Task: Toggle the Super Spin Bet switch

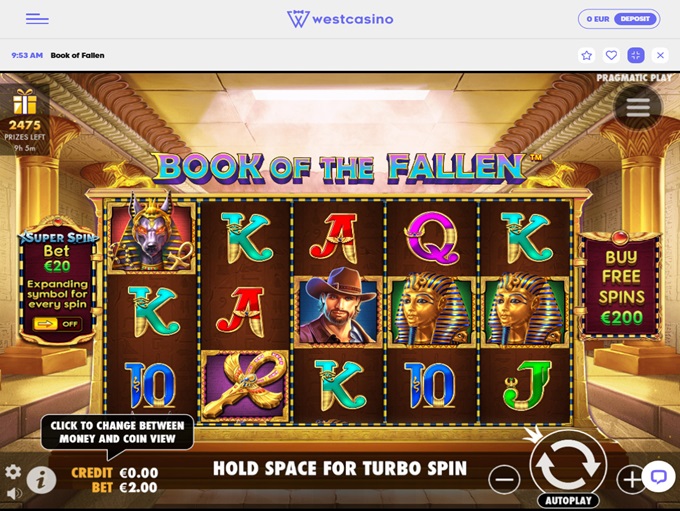Action: tap(57, 324)
